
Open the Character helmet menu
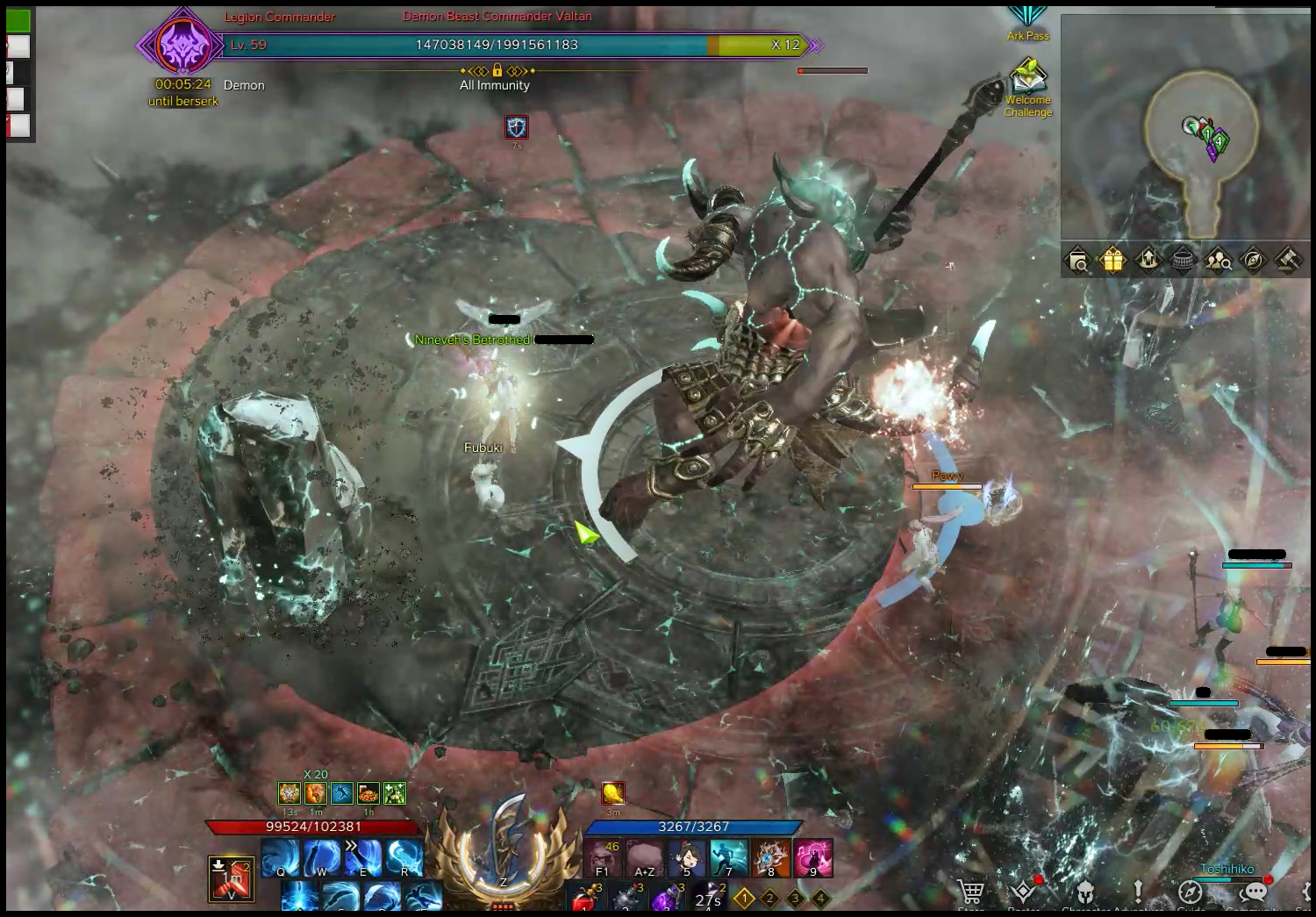(1084, 893)
